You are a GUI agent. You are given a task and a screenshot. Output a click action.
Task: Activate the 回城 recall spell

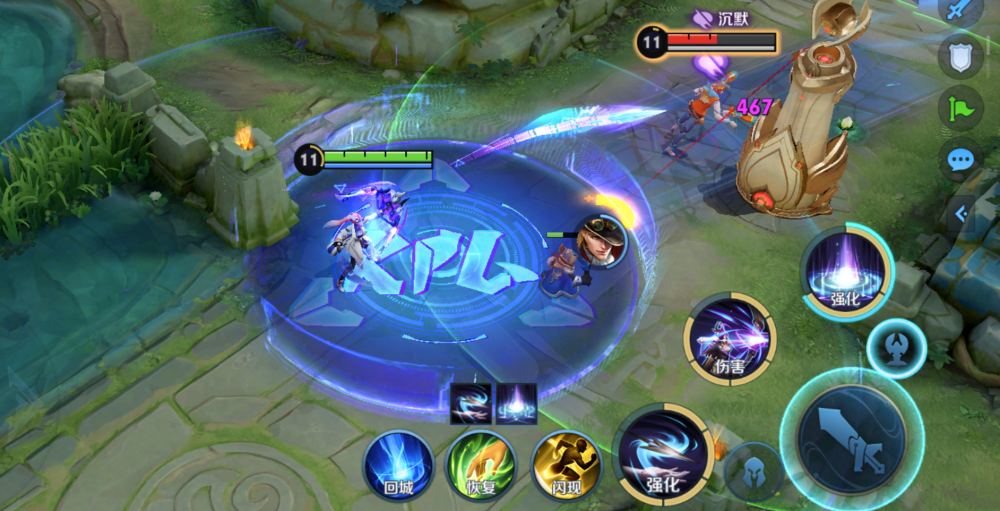(397, 465)
